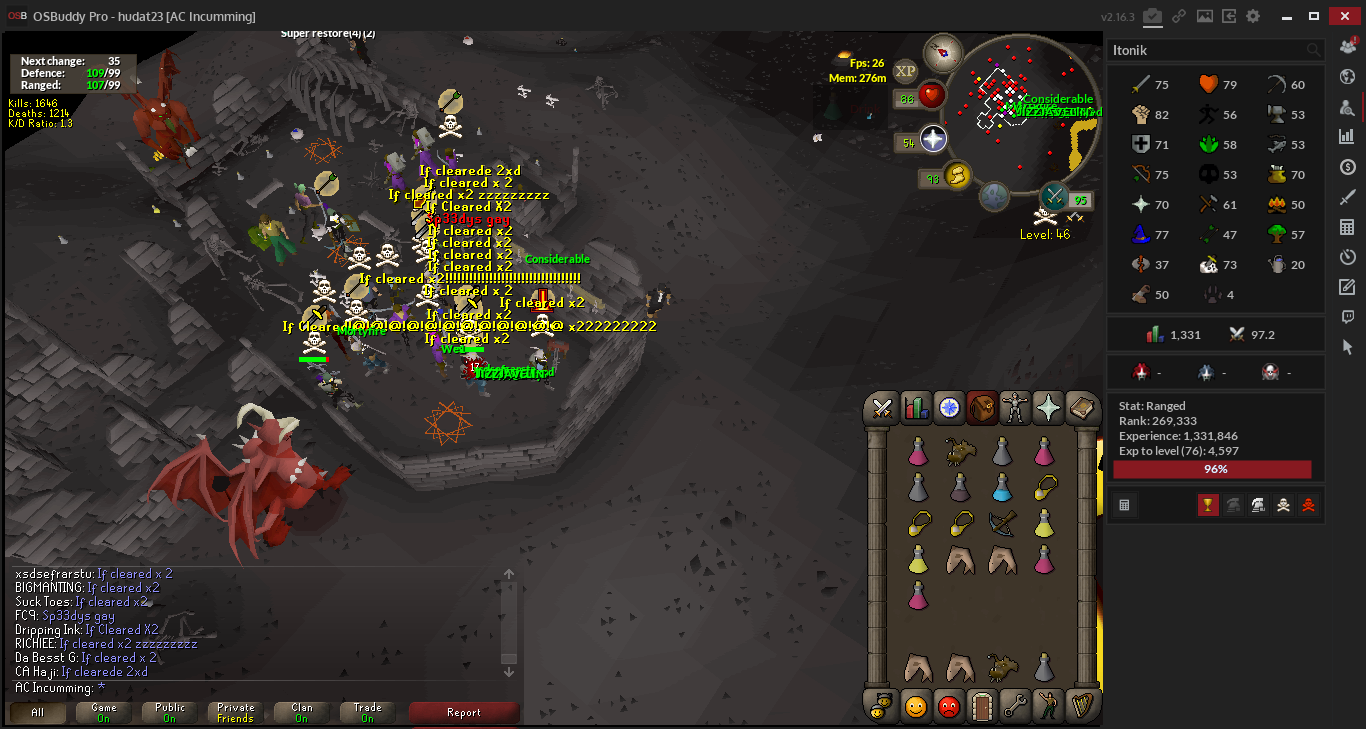Screen dimensions: 1366x729
Task: Open the Worn Equipment tab
Action: 1015,407
